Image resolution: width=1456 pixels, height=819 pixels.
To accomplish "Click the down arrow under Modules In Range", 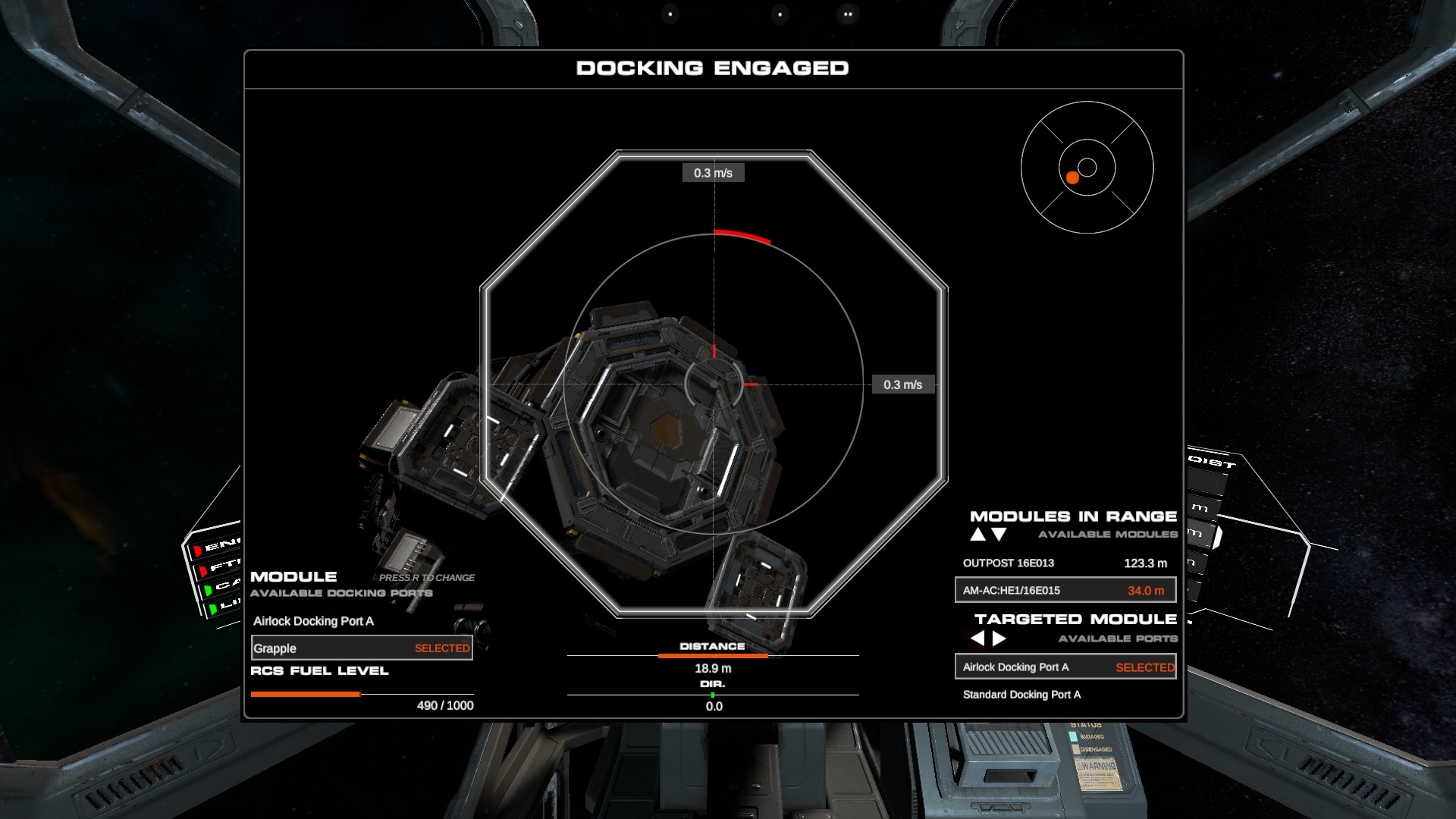I will pyautogui.click(x=999, y=535).
